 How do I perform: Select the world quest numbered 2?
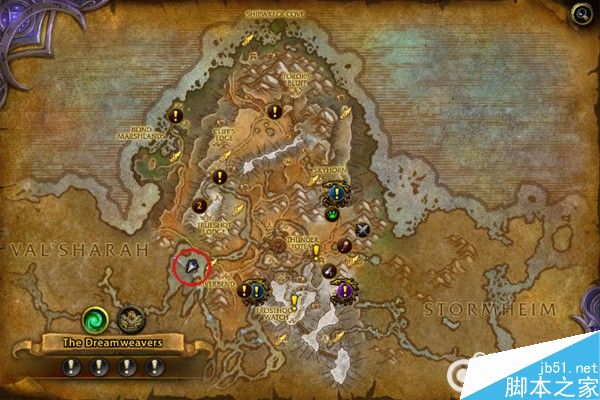pos(200,206)
